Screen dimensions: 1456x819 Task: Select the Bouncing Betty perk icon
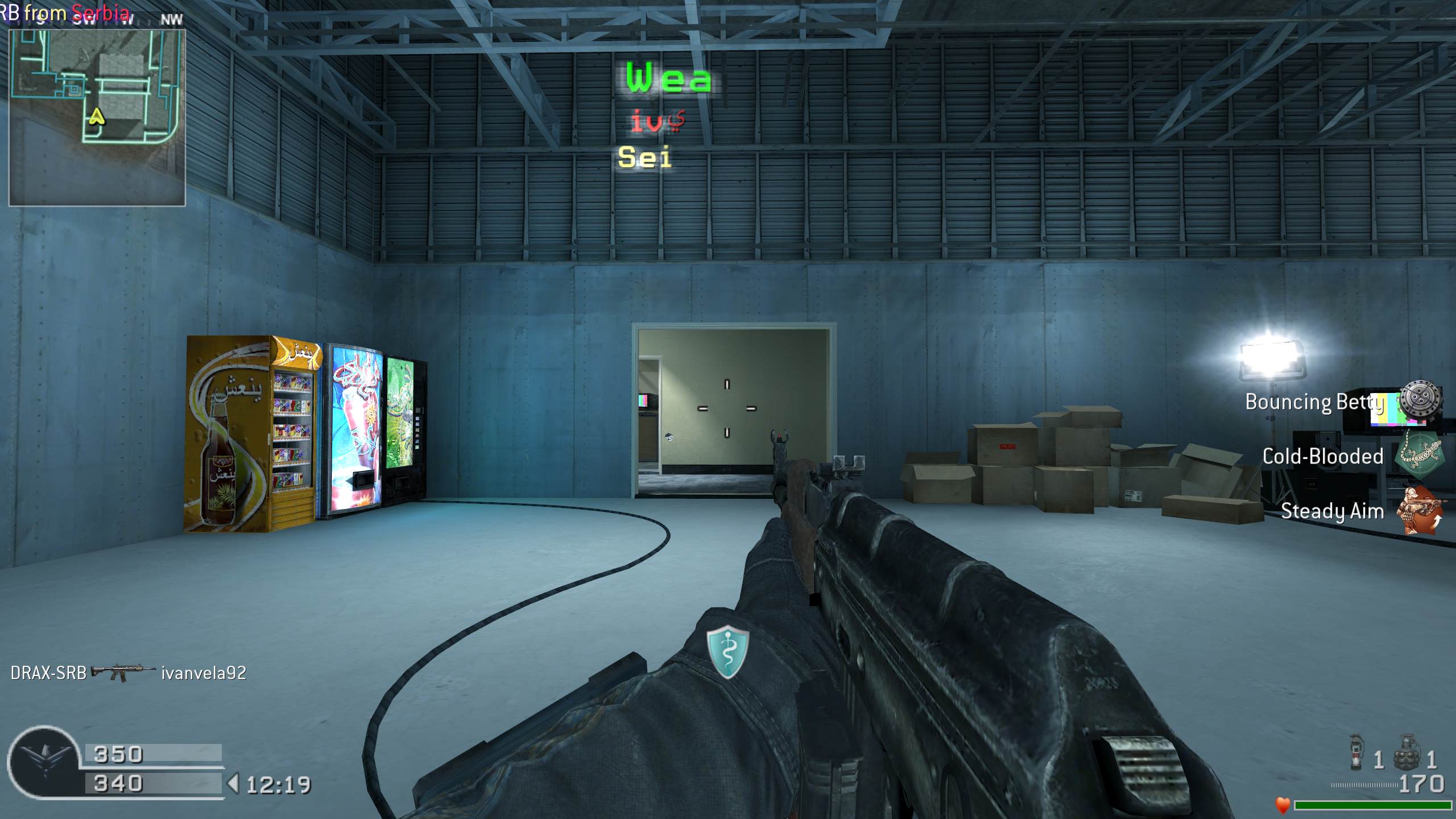[x=1420, y=402]
